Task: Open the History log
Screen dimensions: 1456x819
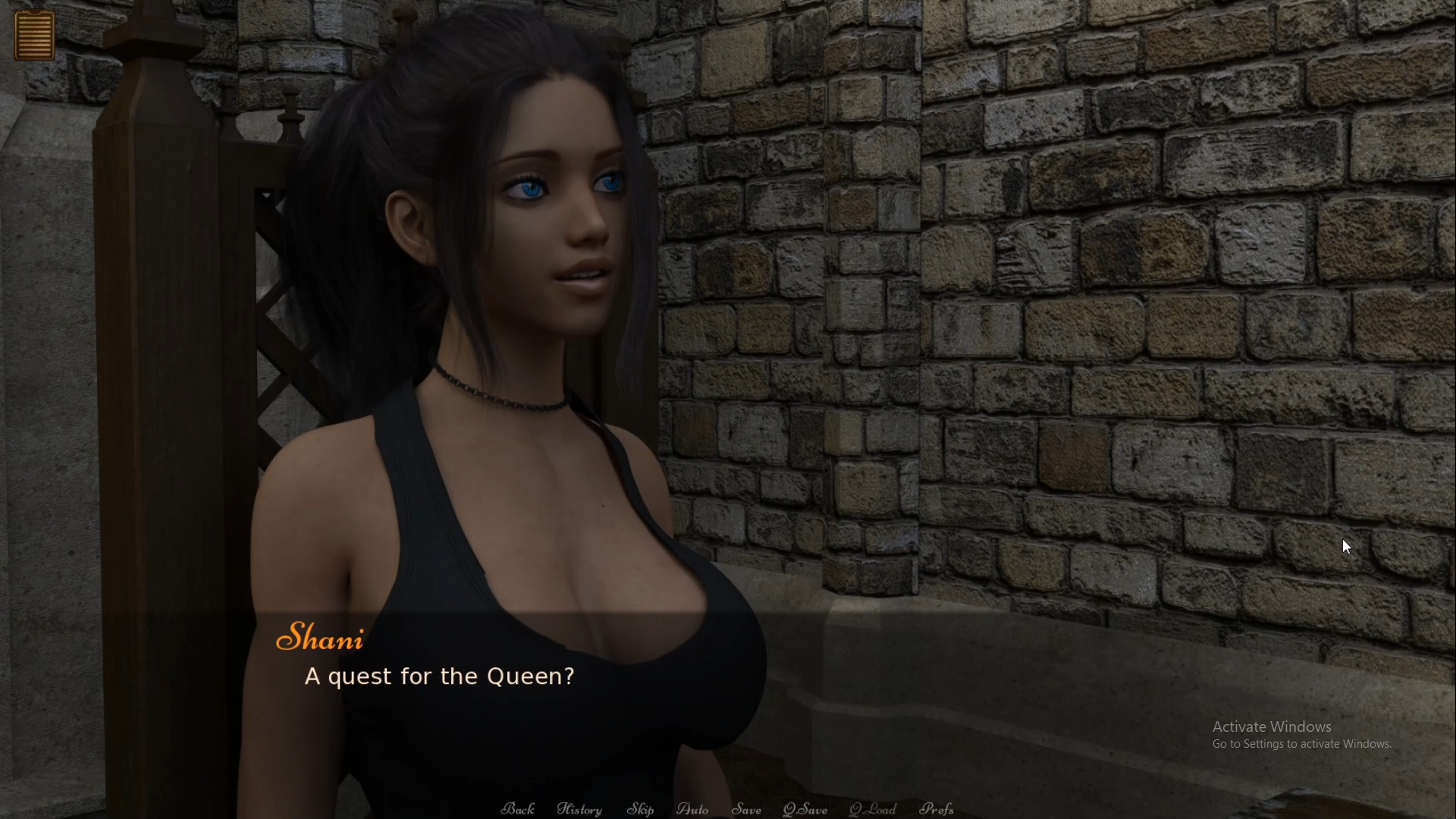Action: tap(579, 809)
